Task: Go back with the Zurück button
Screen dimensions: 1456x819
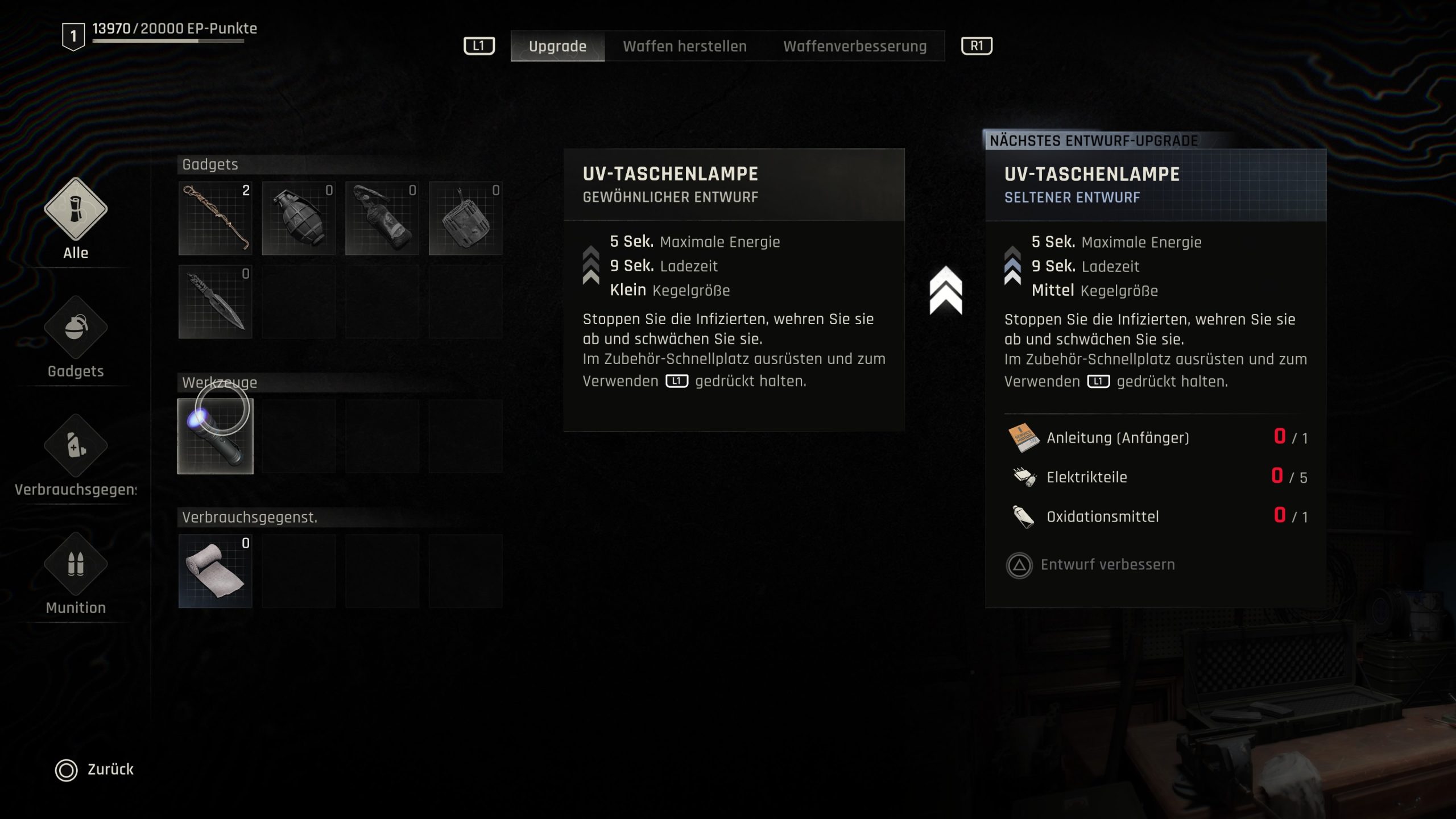Action: pos(94,770)
